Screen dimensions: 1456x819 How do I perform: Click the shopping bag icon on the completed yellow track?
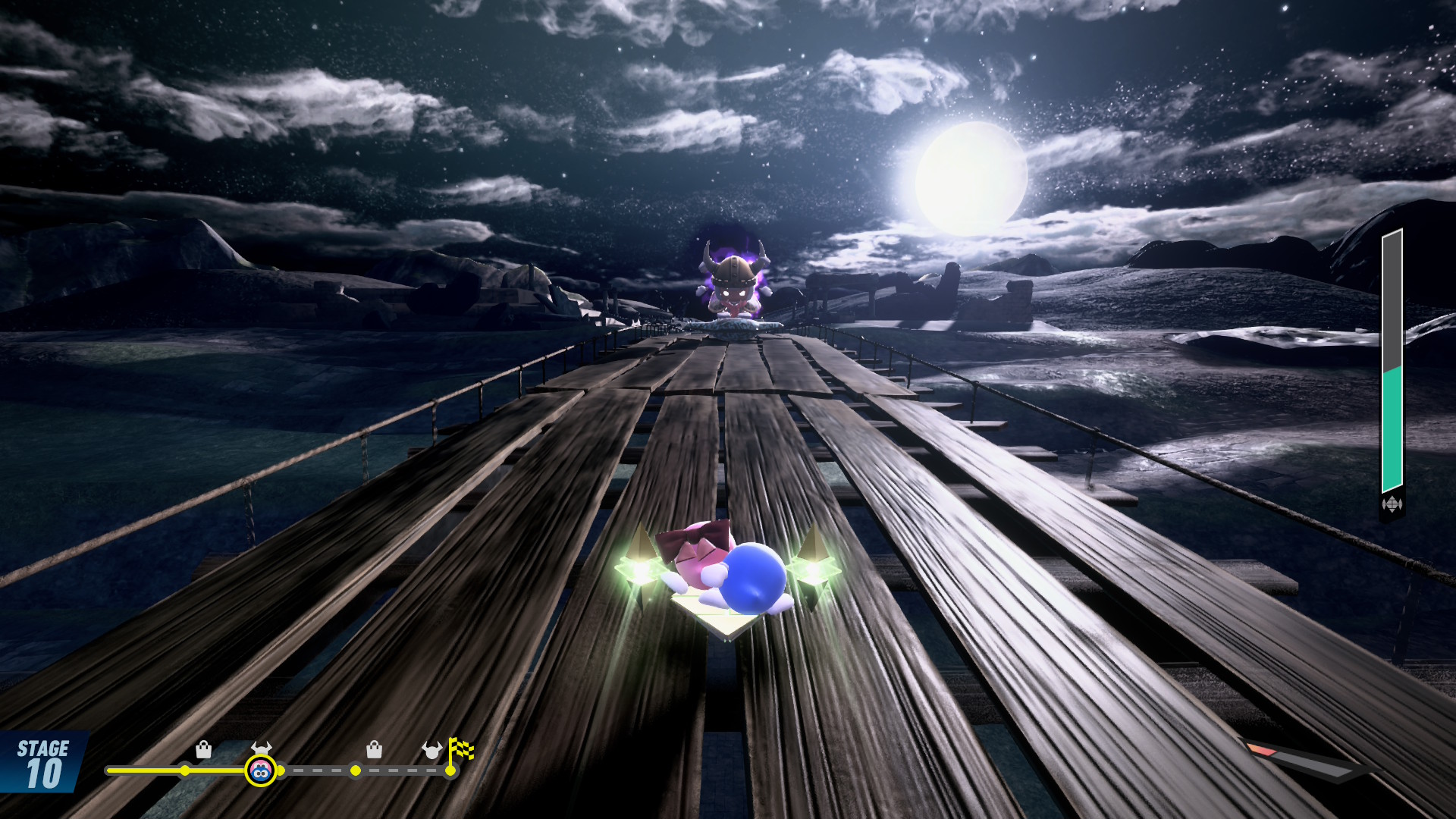pyautogui.click(x=203, y=749)
